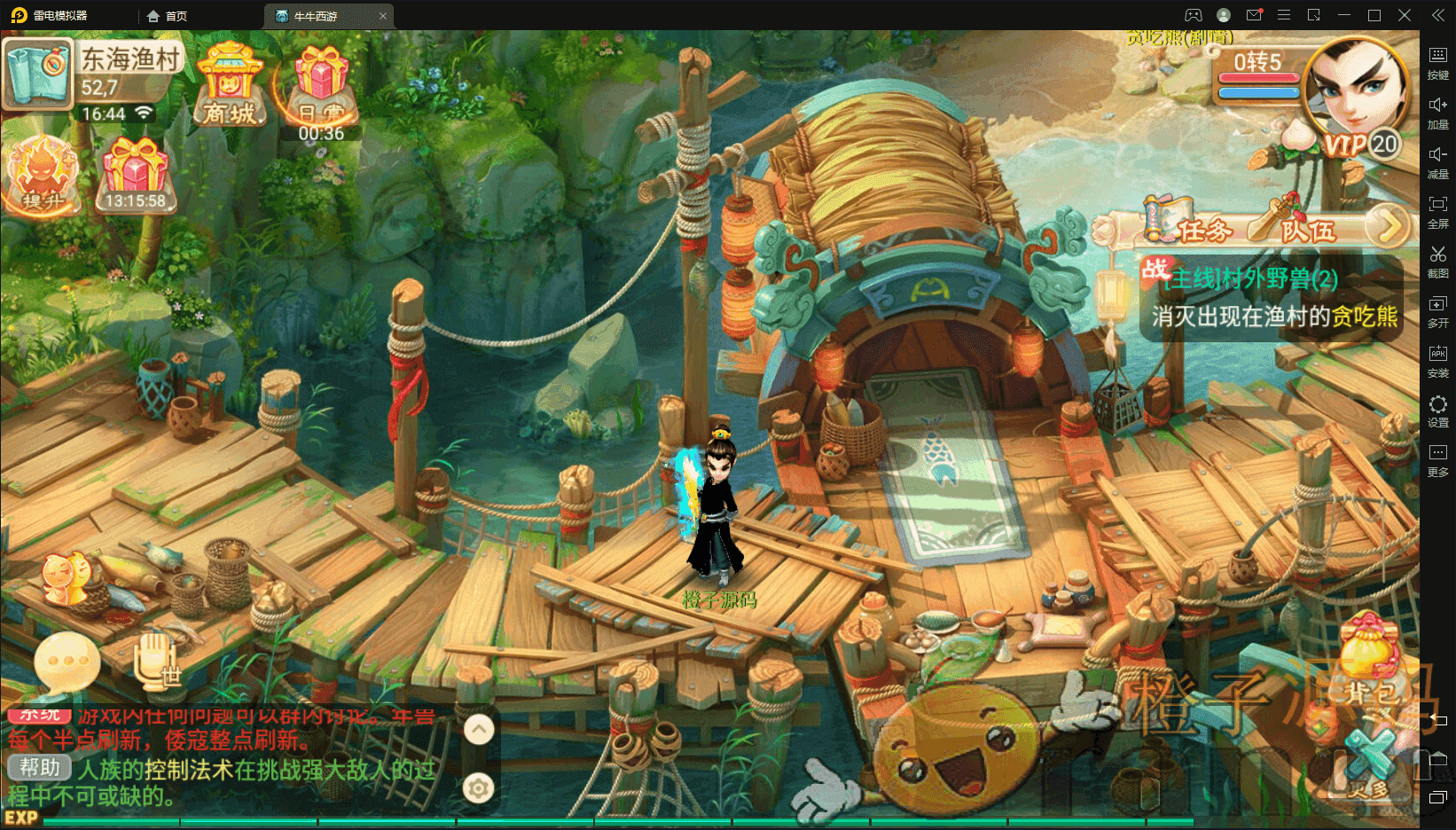Viewport: 1456px width, 830px height.
Task: Activate the voice microphone button
Action: pyautogui.click(x=157, y=662)
